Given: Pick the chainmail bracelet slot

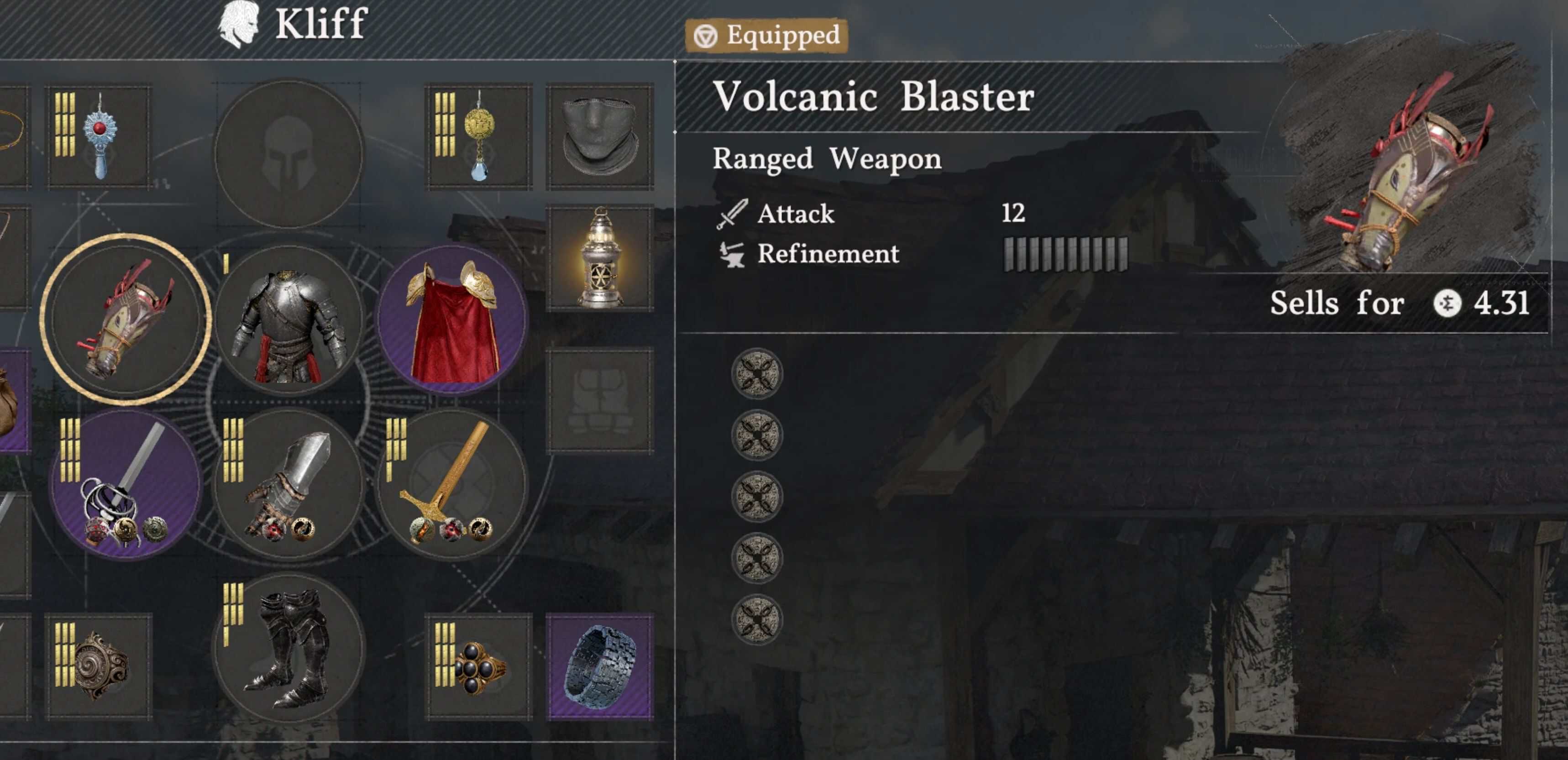Looking at the screenshot, I should pos(600,666).
